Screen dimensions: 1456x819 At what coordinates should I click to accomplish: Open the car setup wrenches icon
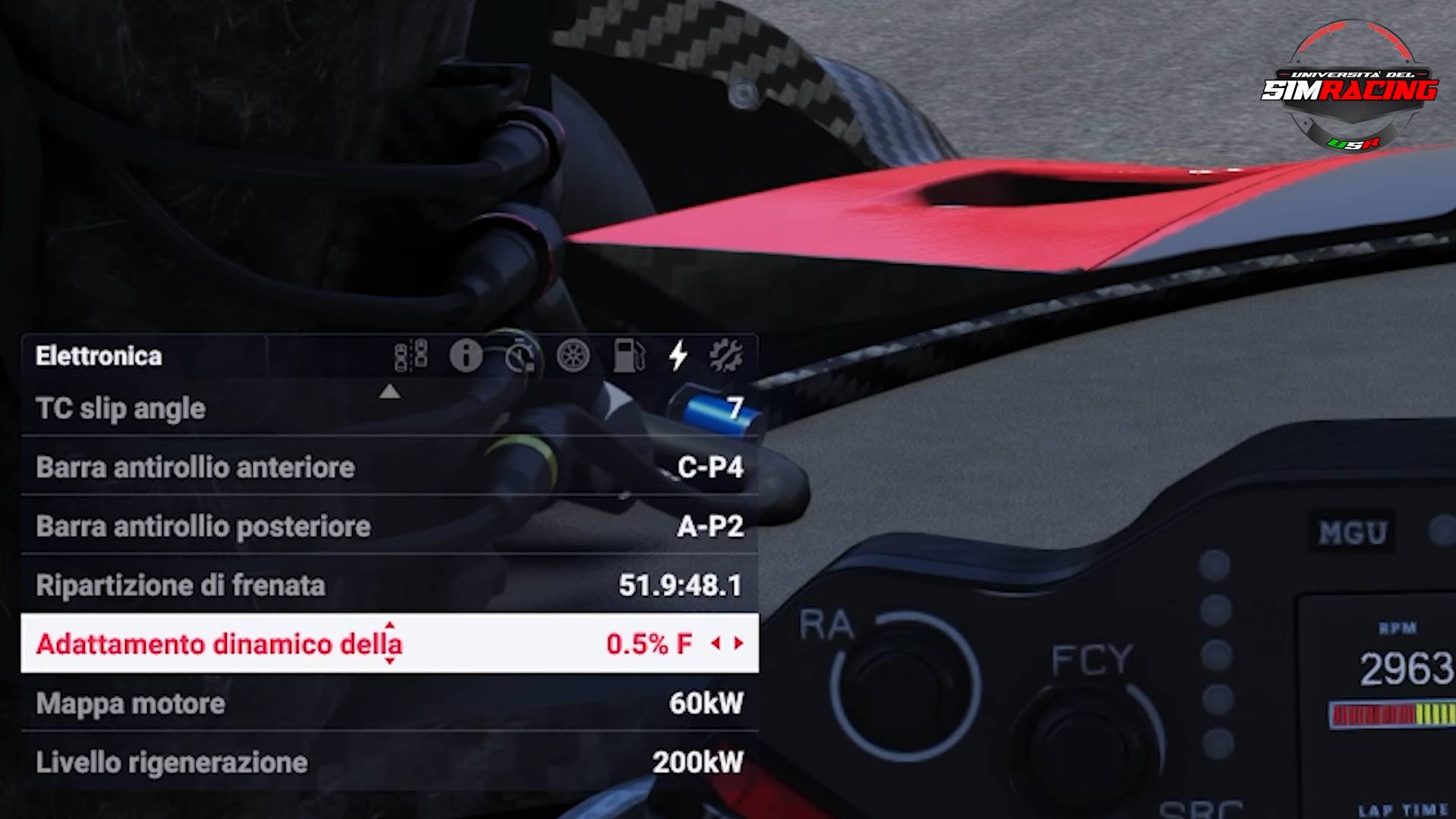point(728,355)
